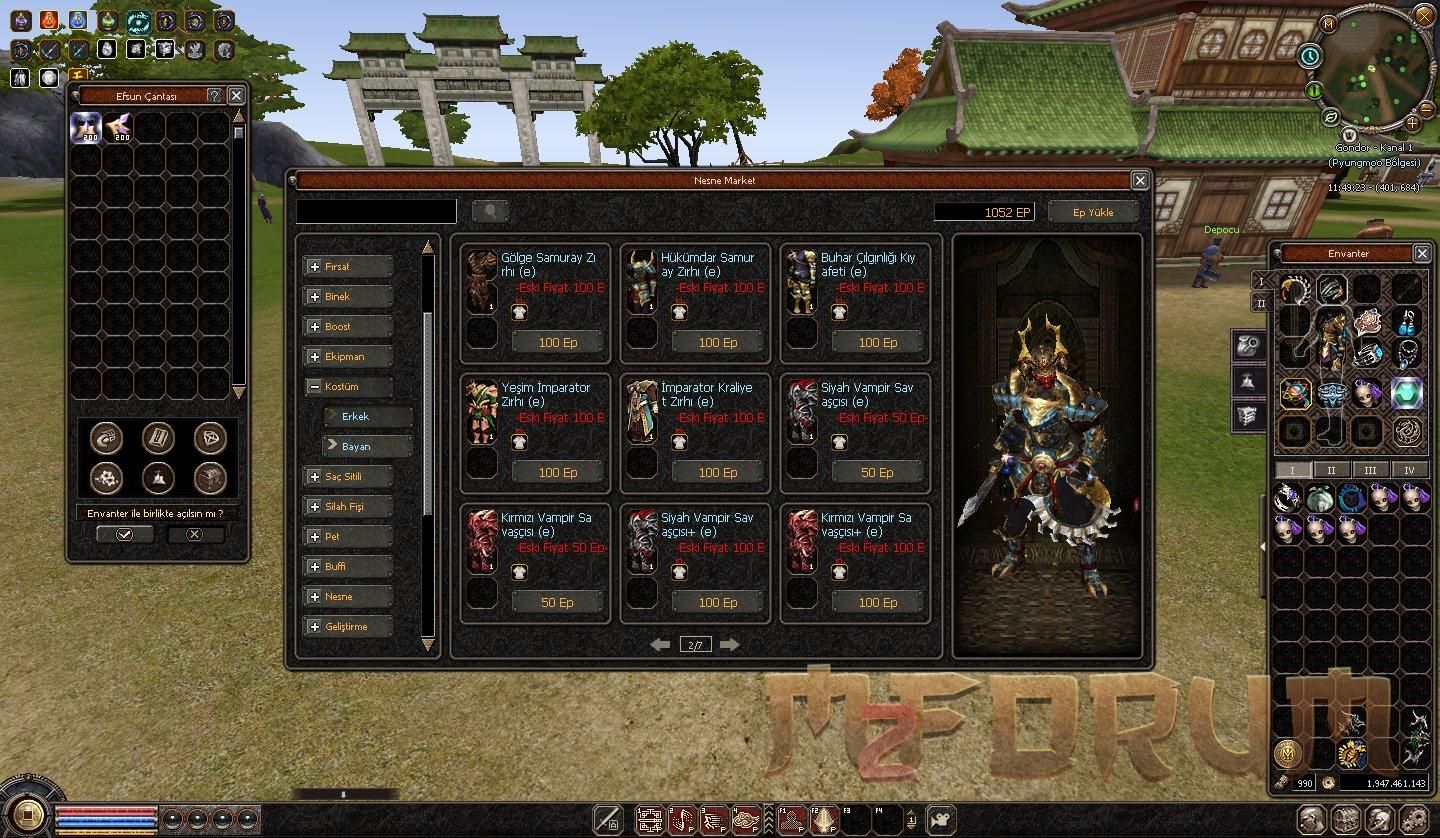
Task: Click the market search text field
Action: coord(376,211)
